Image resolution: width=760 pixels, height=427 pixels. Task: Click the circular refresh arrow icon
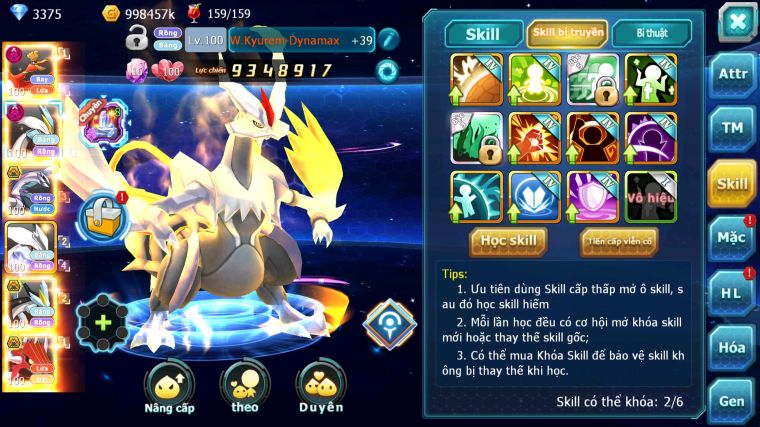tap(386, 71)
